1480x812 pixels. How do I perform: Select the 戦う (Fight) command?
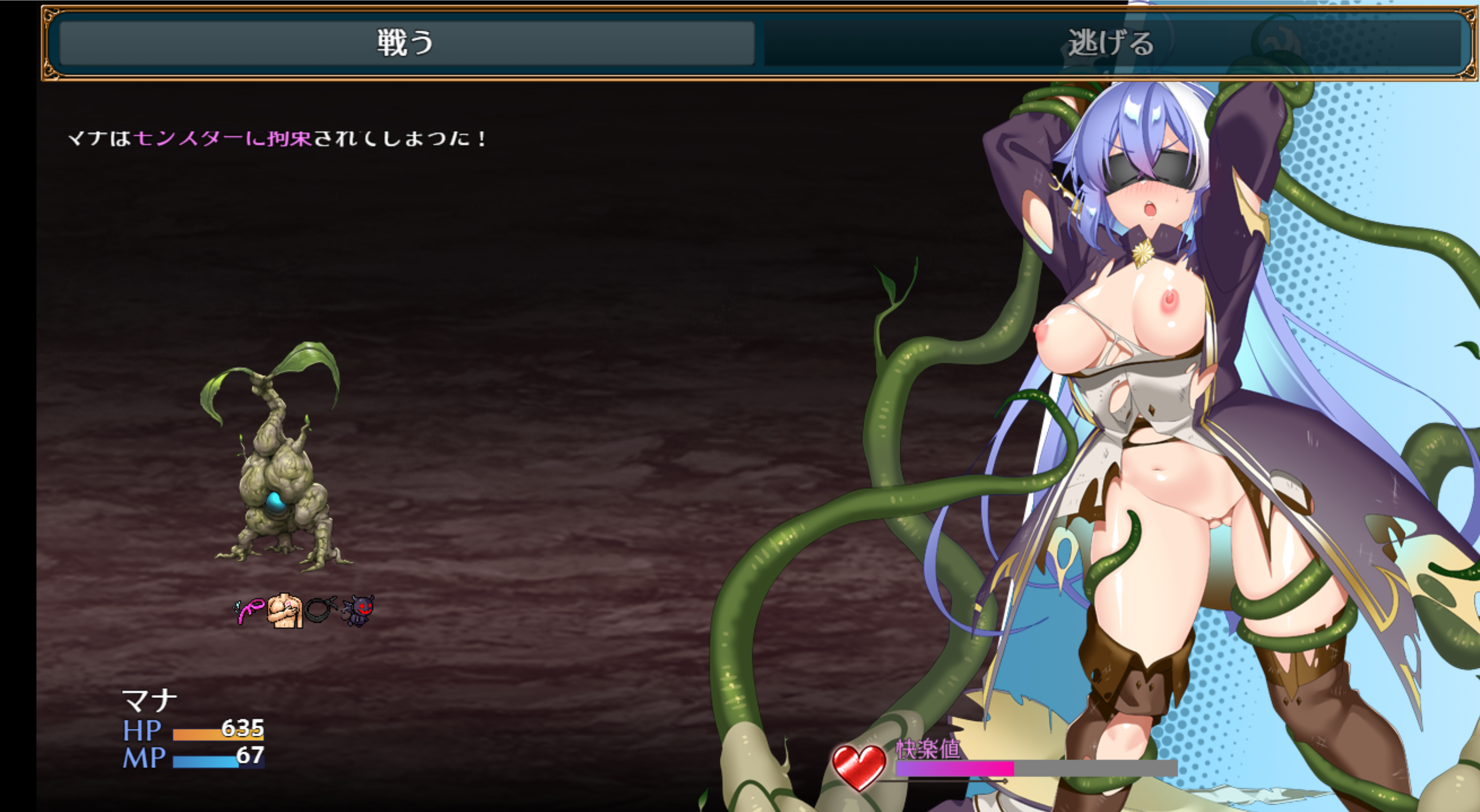[406, 43]
